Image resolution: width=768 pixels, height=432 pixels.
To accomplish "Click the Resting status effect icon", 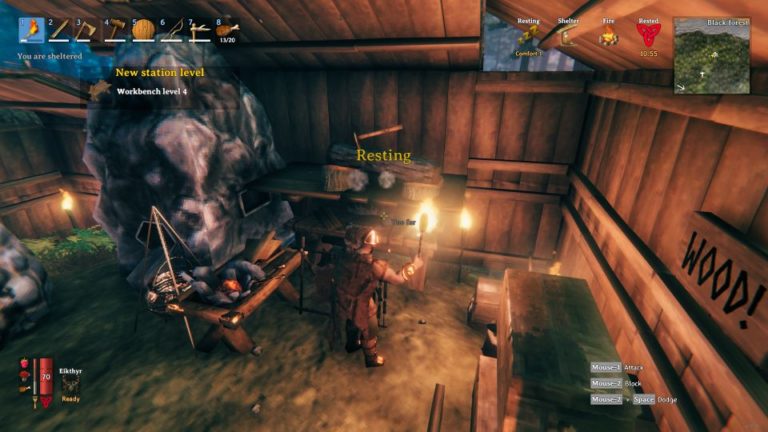I will pos(529,37).
